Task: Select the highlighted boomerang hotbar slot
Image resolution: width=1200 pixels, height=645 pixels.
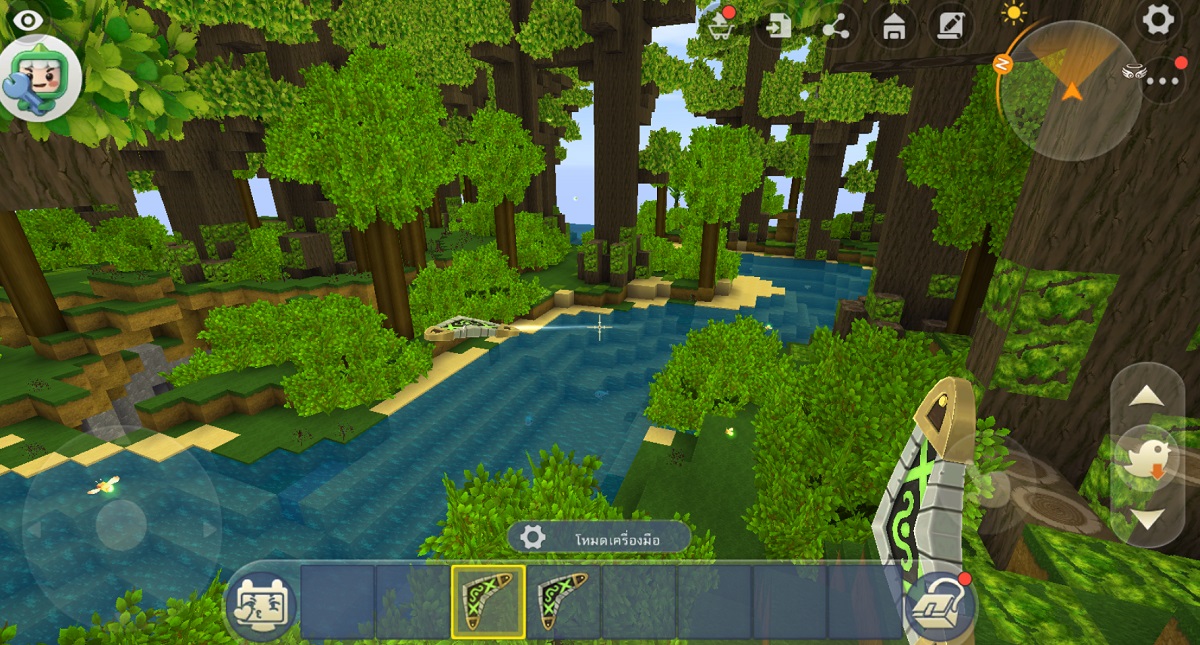Action: tap(488, 601)
